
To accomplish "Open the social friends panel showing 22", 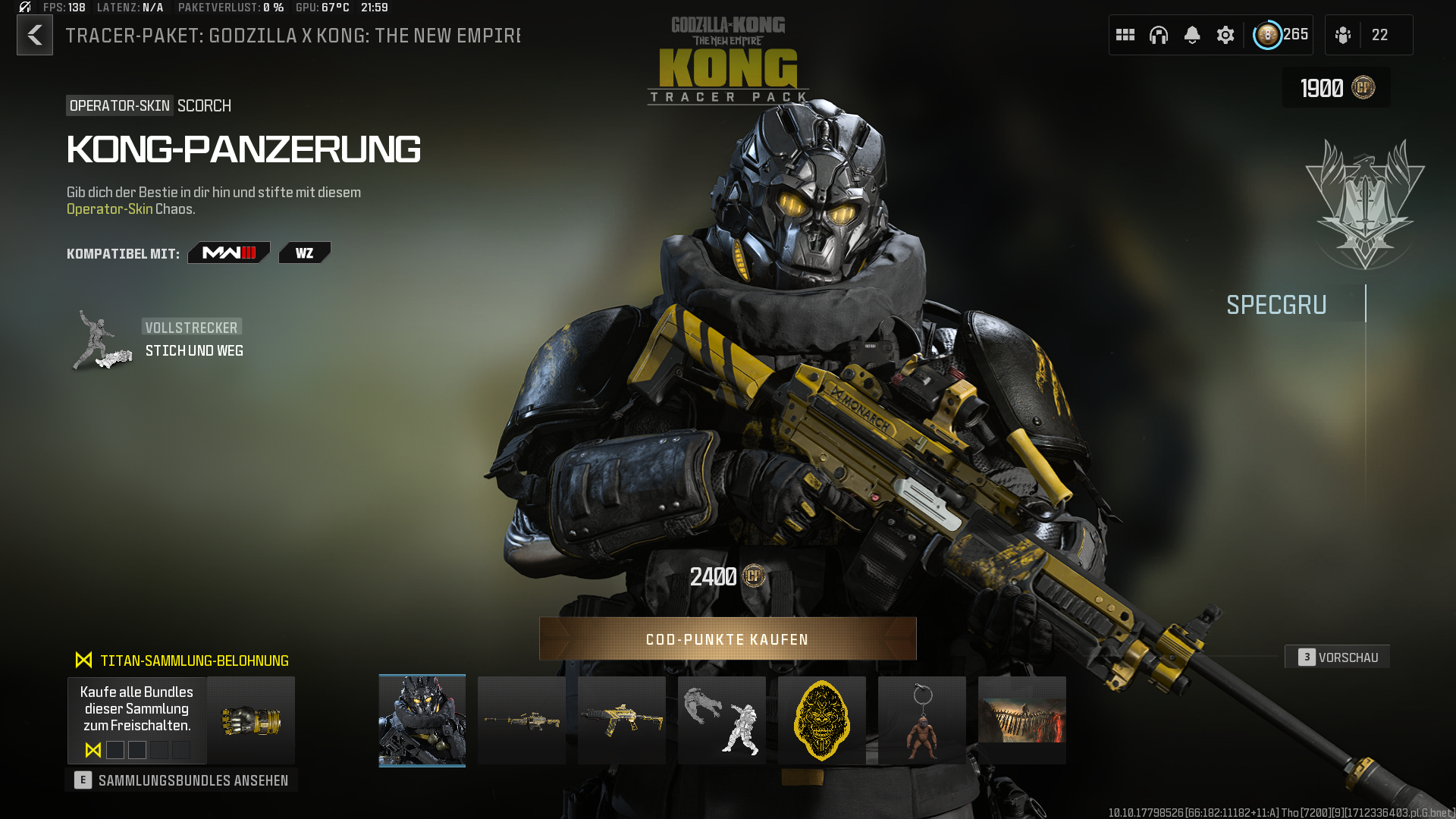I will pyautogui.click(x=1368, y=35).
